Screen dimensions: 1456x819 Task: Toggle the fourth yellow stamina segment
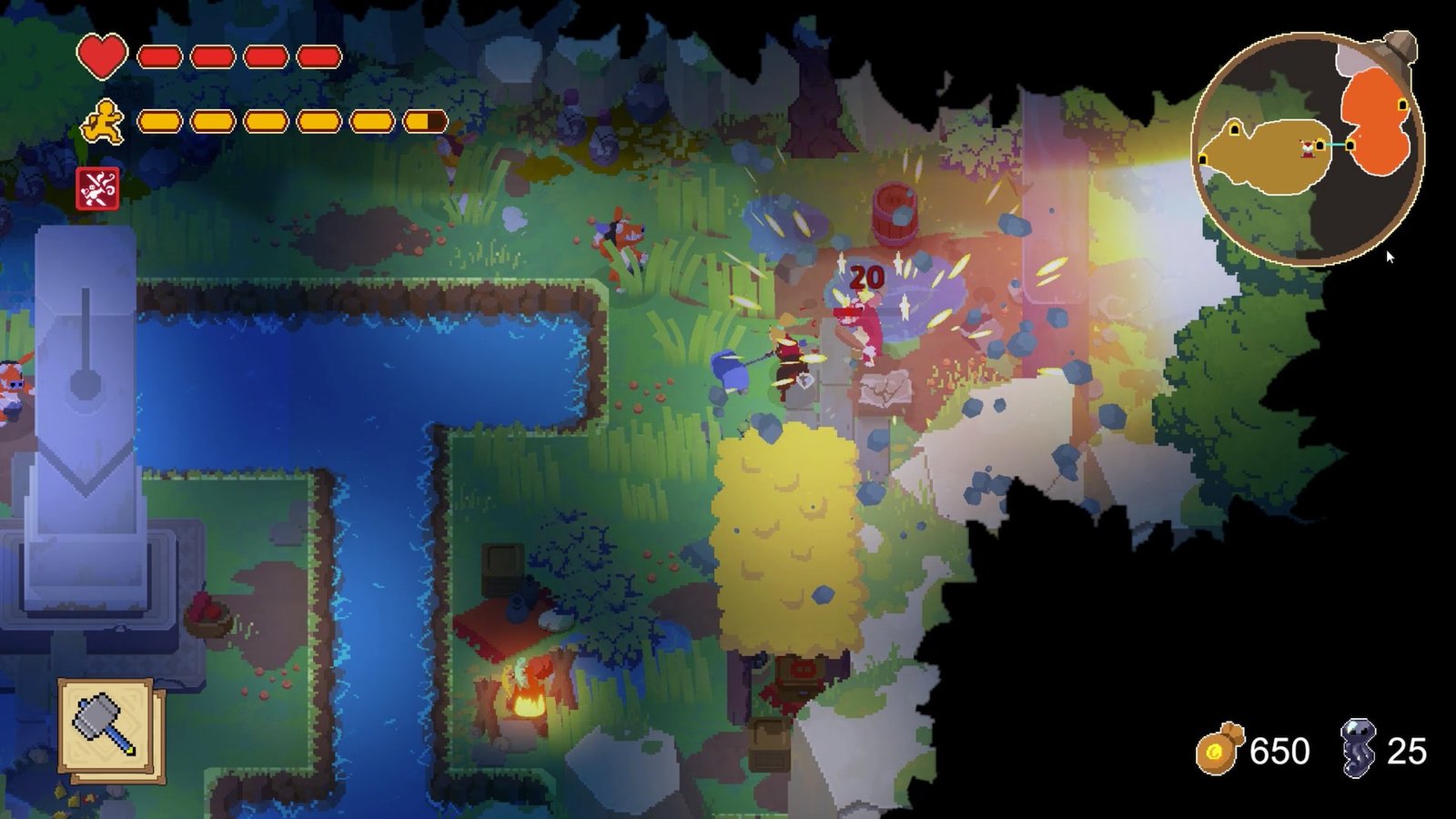(320, 121)
